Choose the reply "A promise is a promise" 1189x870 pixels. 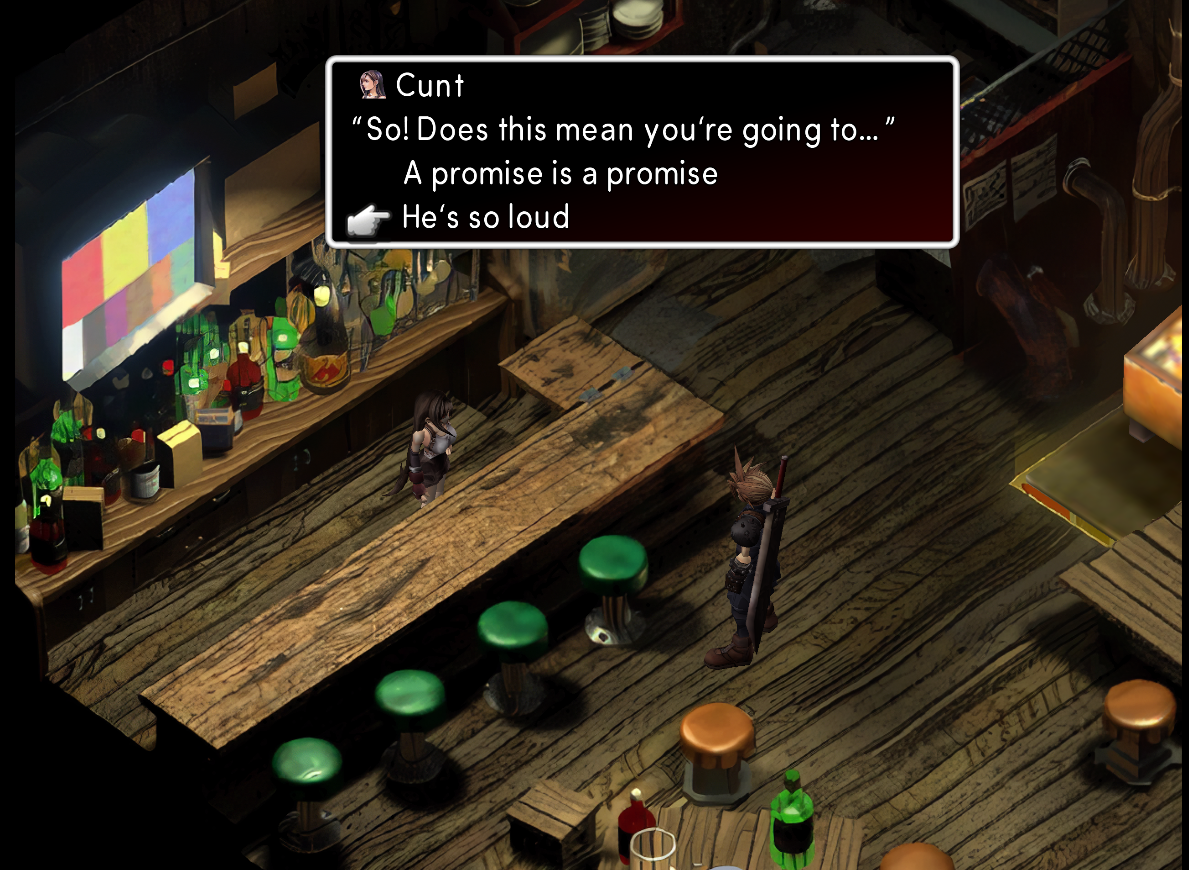(560, 174)
